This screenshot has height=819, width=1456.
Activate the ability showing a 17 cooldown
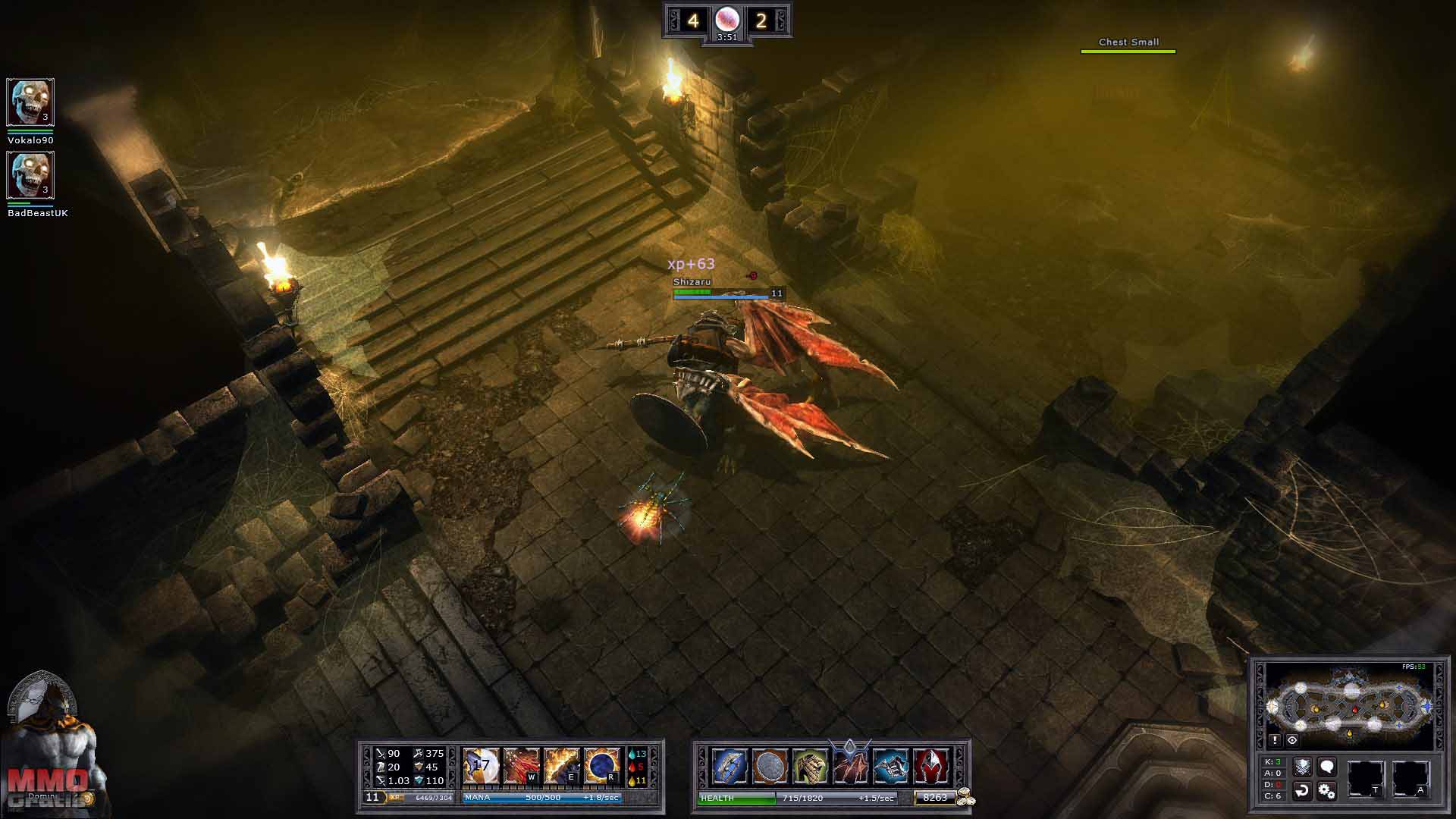coord(481,766)
